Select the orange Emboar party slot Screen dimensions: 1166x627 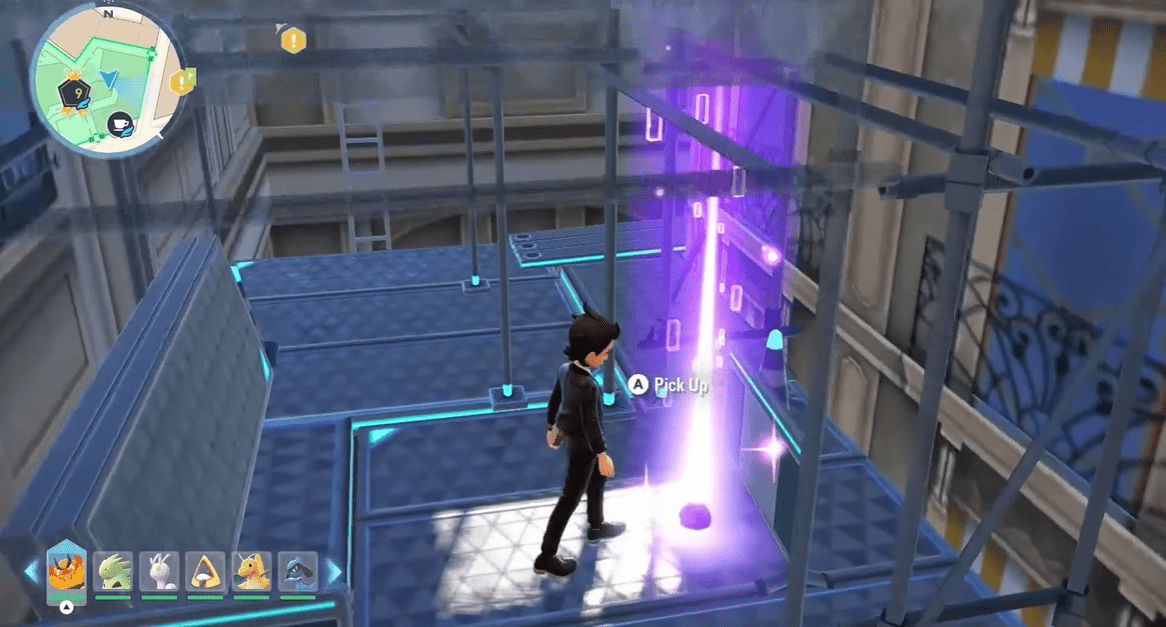pyautogui.click(x=66, y=573)
